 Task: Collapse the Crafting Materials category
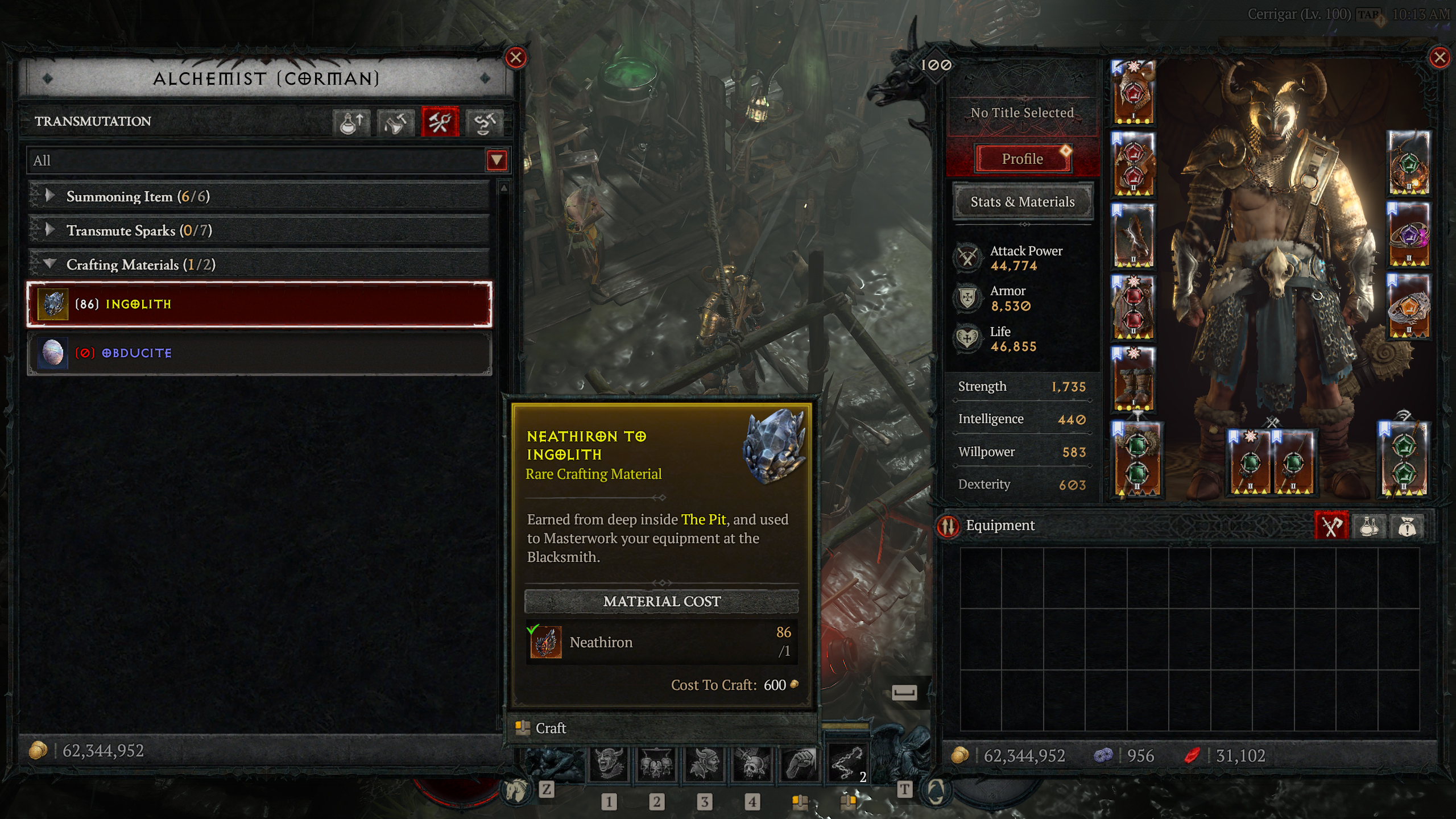click(50, 264)
